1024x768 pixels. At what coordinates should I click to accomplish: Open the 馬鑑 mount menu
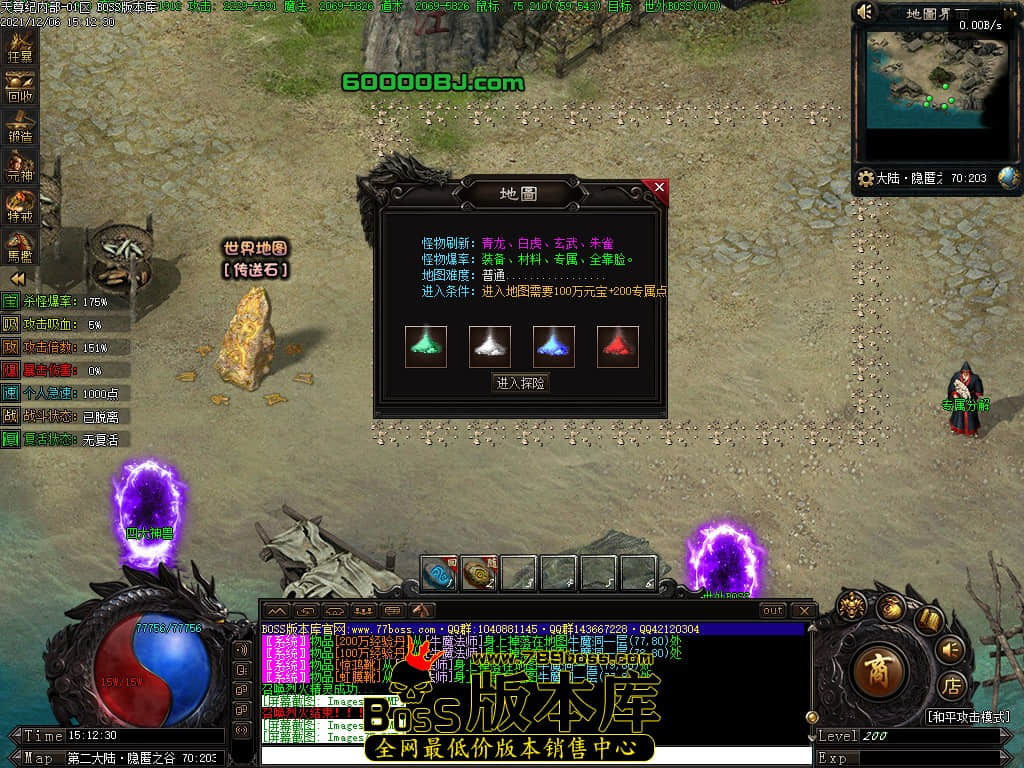coord(20,245)
